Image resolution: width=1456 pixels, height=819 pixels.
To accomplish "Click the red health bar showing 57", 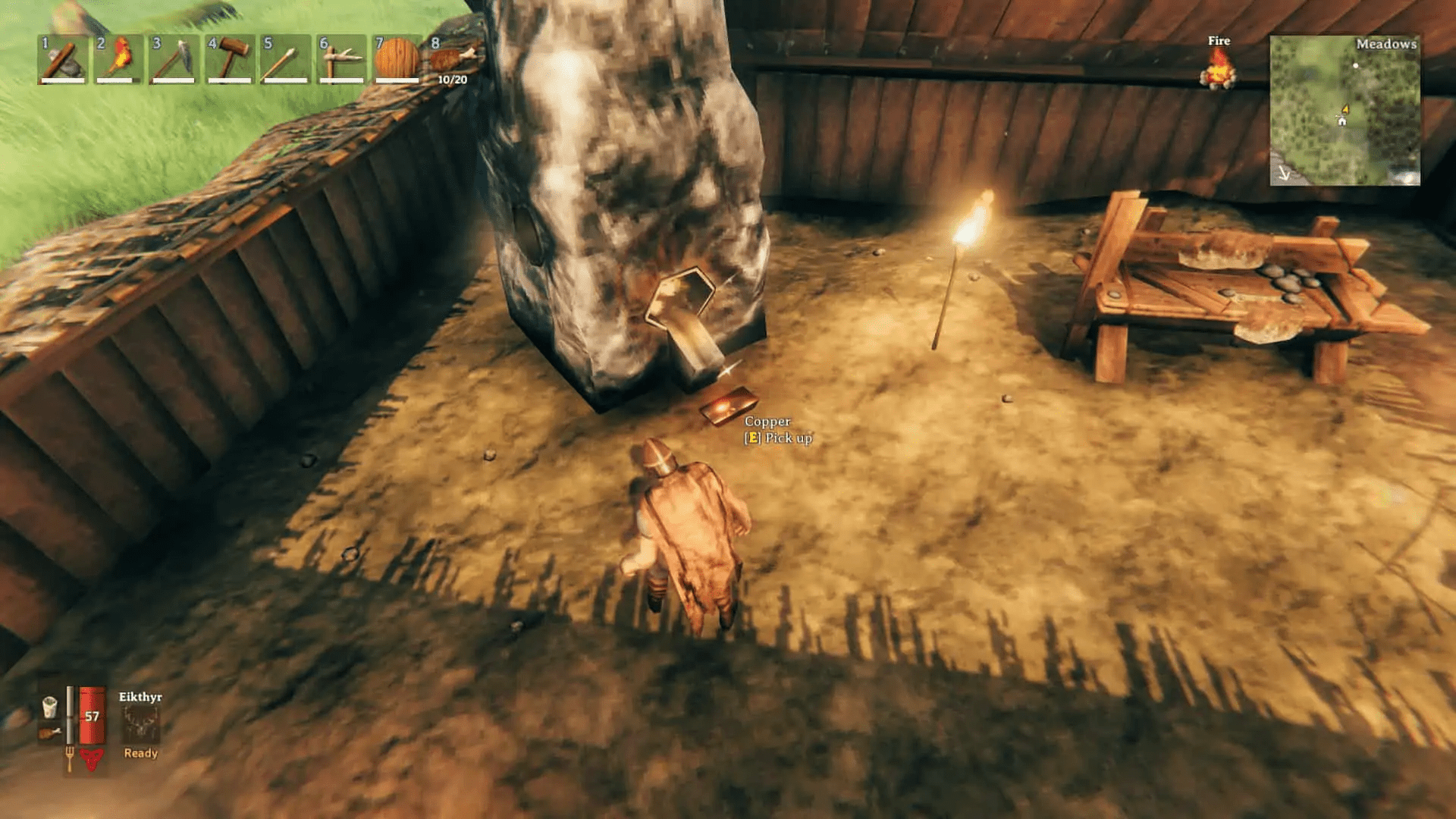I will tap(91, 716).
